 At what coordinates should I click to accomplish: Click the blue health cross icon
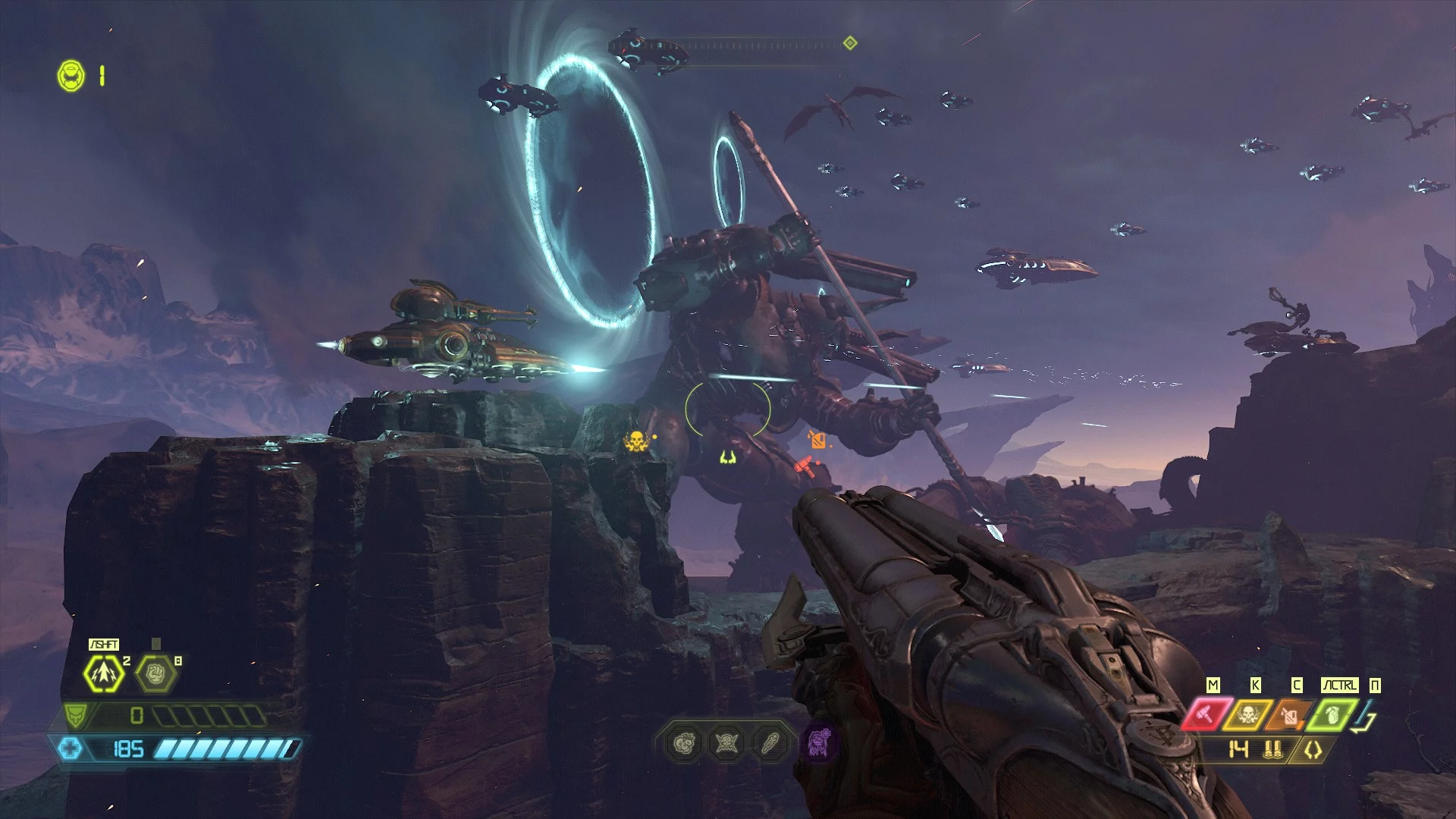point(70,748)
